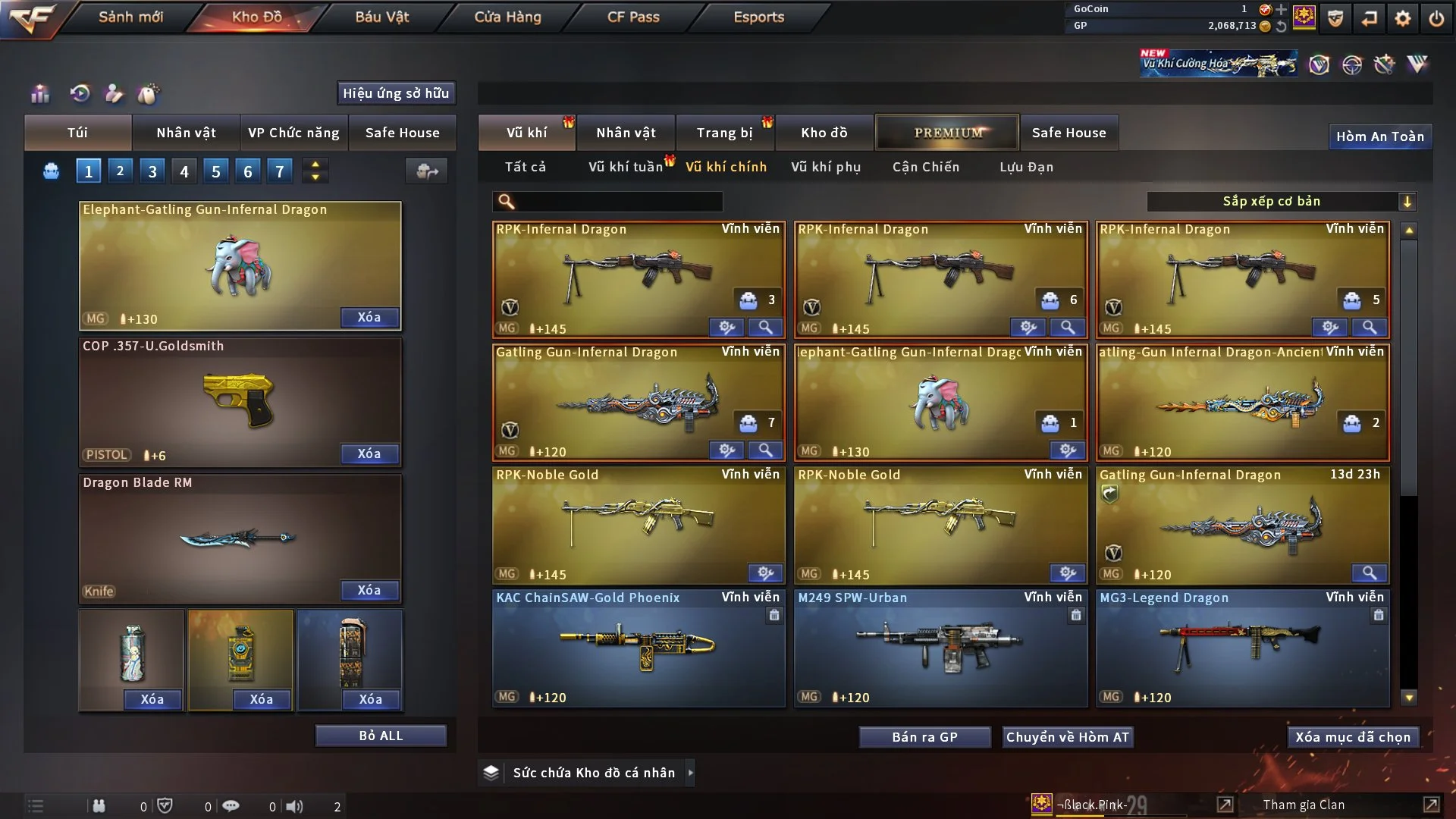
Task: Go to the Sảnh mới lobby
Action: click(130, 17)
